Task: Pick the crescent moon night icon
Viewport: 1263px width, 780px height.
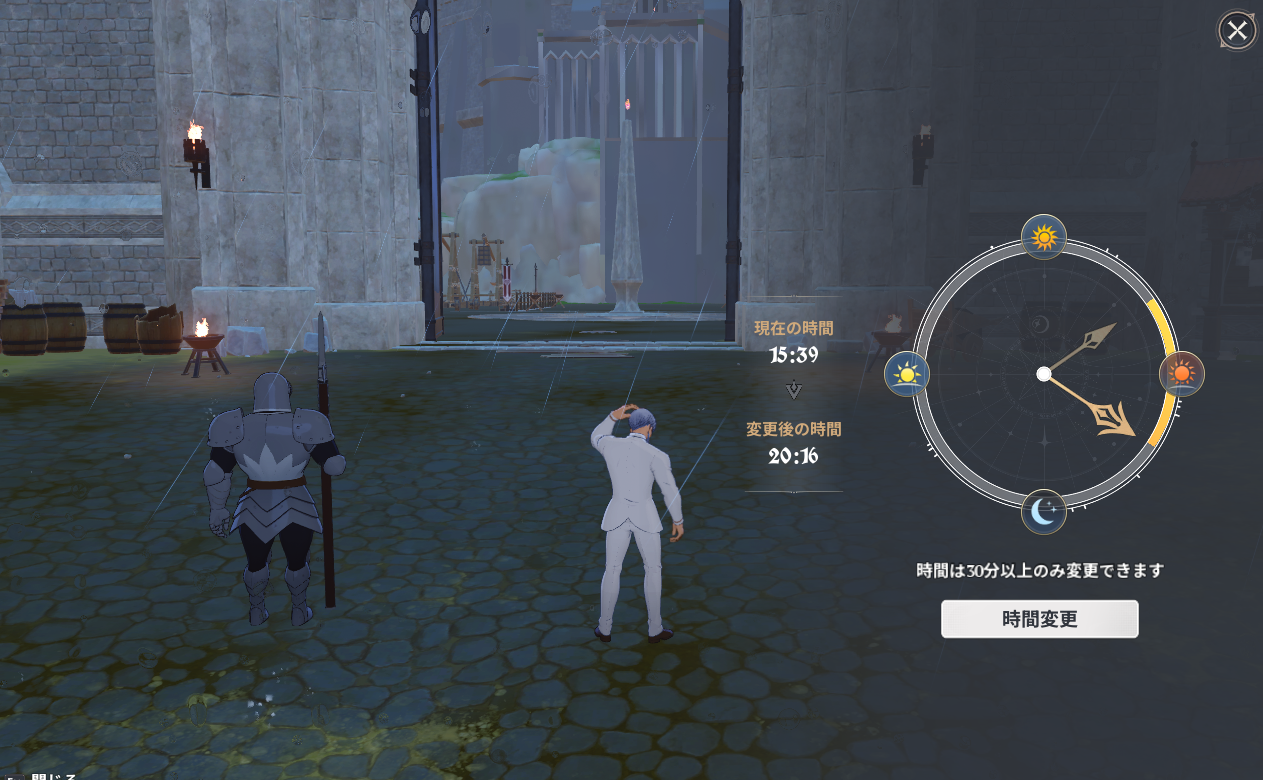Action: [1044, 513]
